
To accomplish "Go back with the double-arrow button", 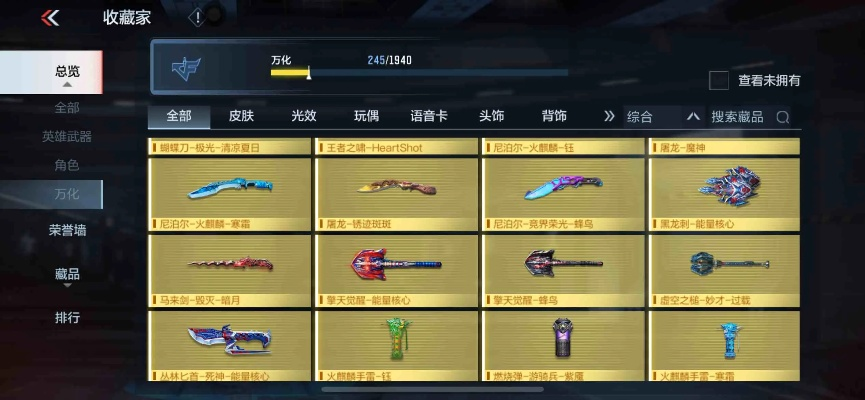I will click(x=50, y=18).
